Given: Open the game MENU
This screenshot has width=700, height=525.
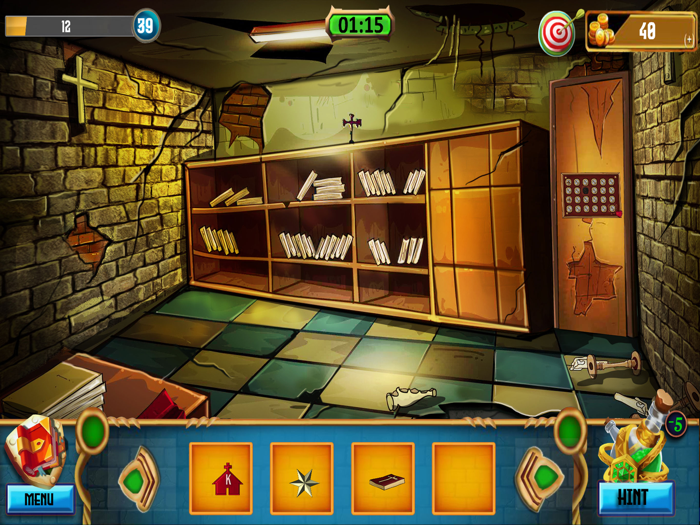Looking at the screenshot, I should [40, 497].
